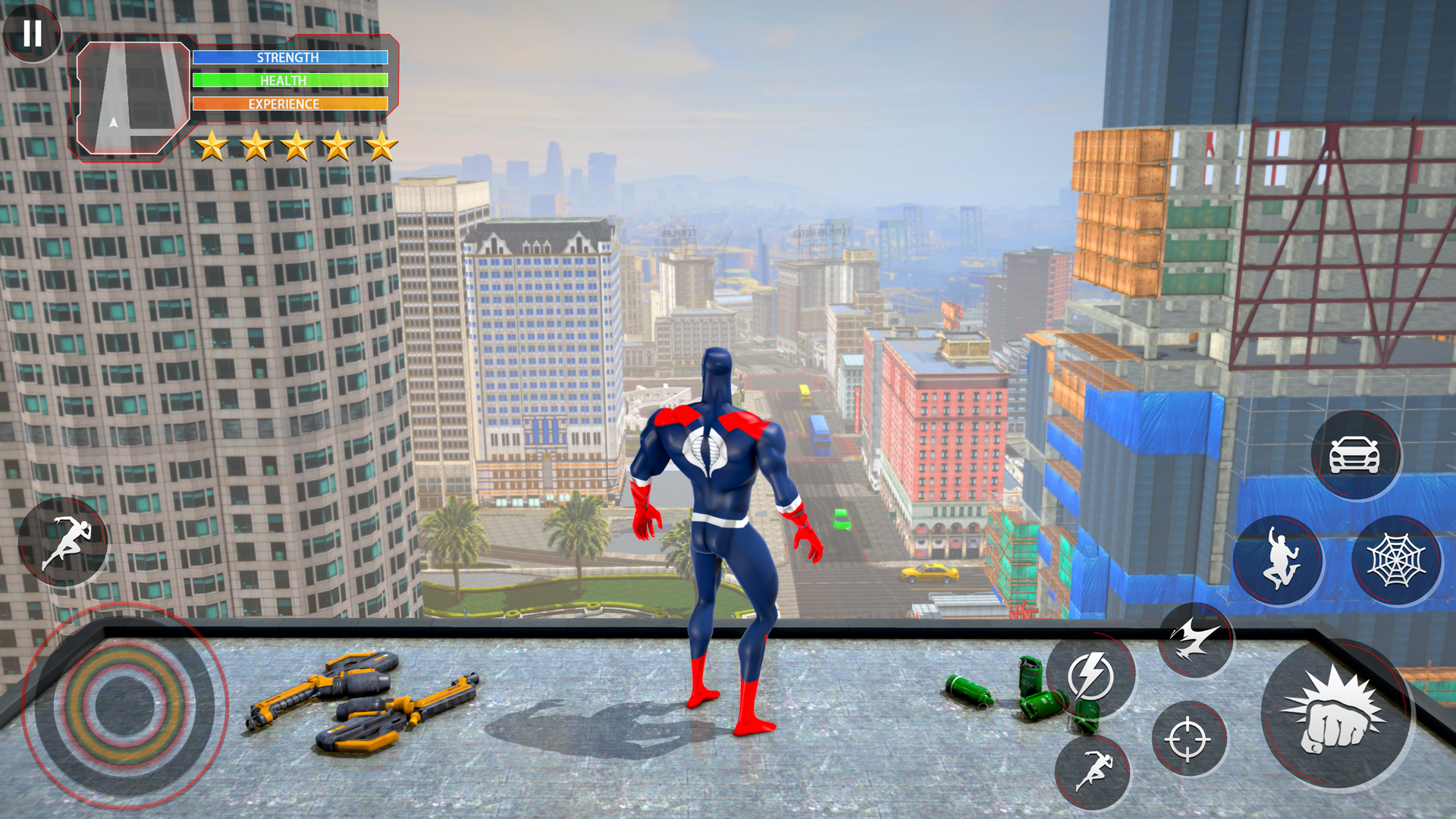Tap the HEALTH bar
Viewport: 1456px width, 819px height.
[x=290, y=80]
